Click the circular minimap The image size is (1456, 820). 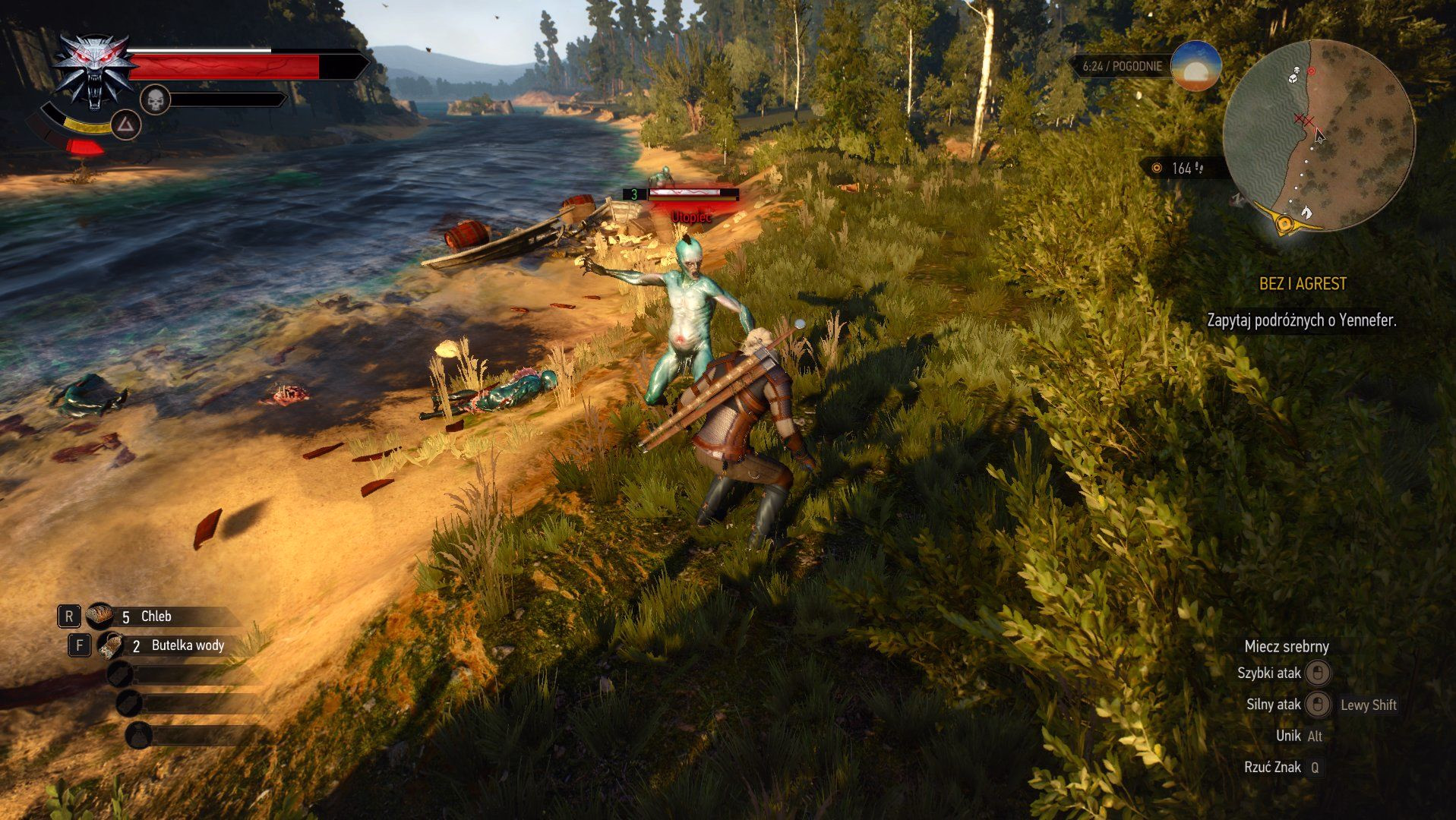tap(1319, 135)
